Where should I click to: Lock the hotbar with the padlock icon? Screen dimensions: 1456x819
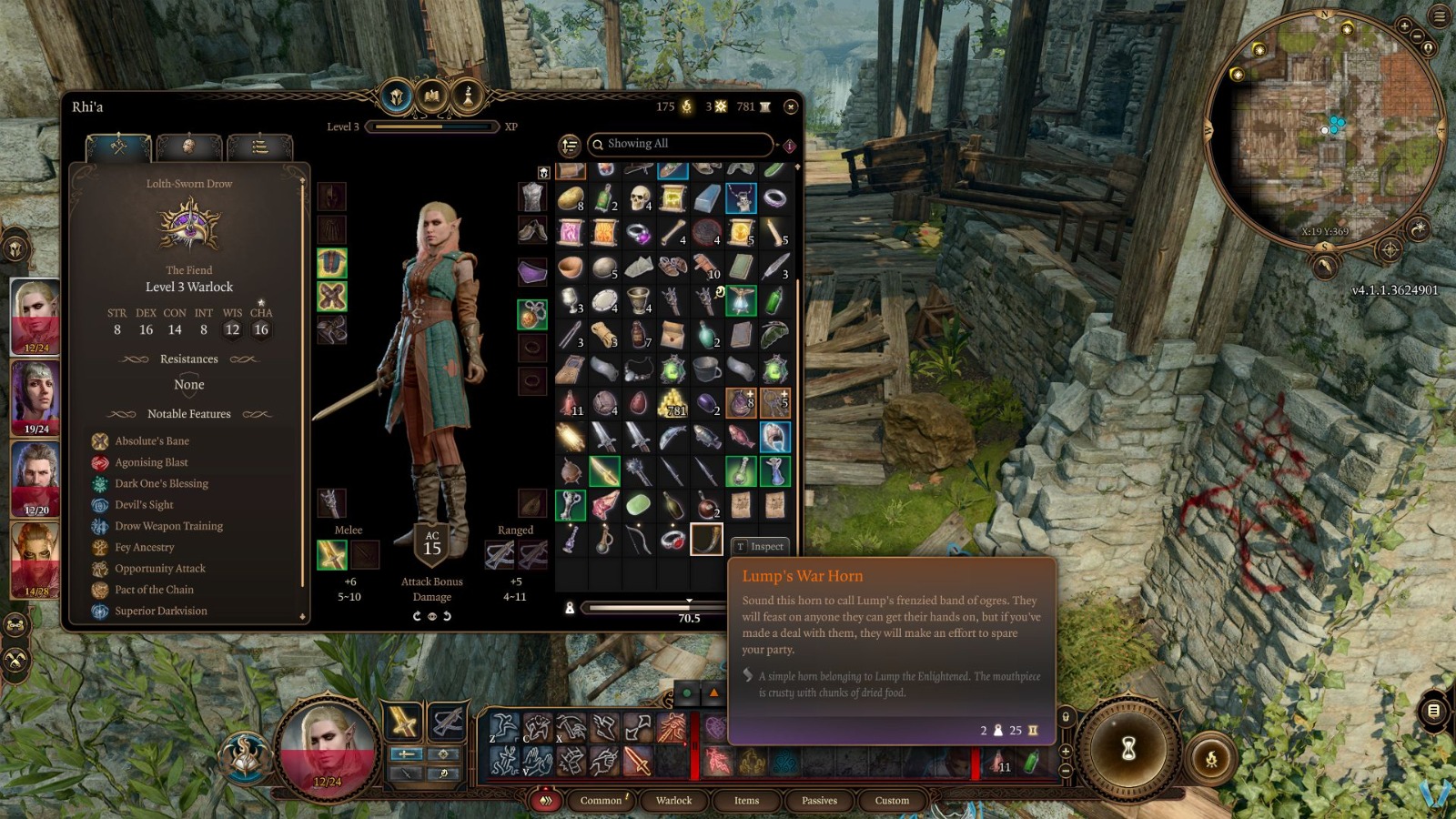pos(1066,716)
